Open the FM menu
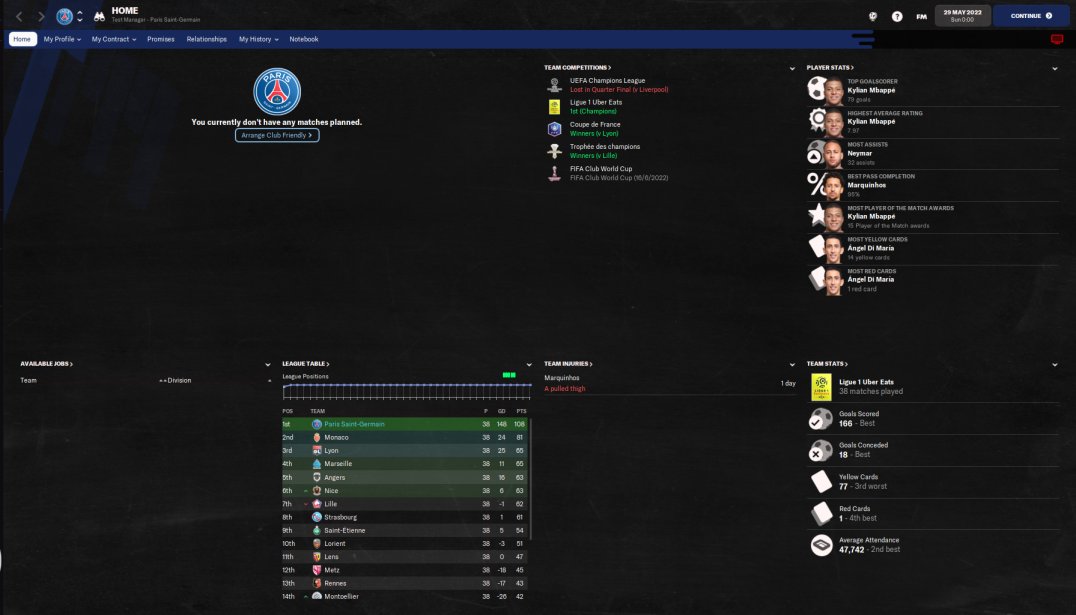 [x=921, y=16]
